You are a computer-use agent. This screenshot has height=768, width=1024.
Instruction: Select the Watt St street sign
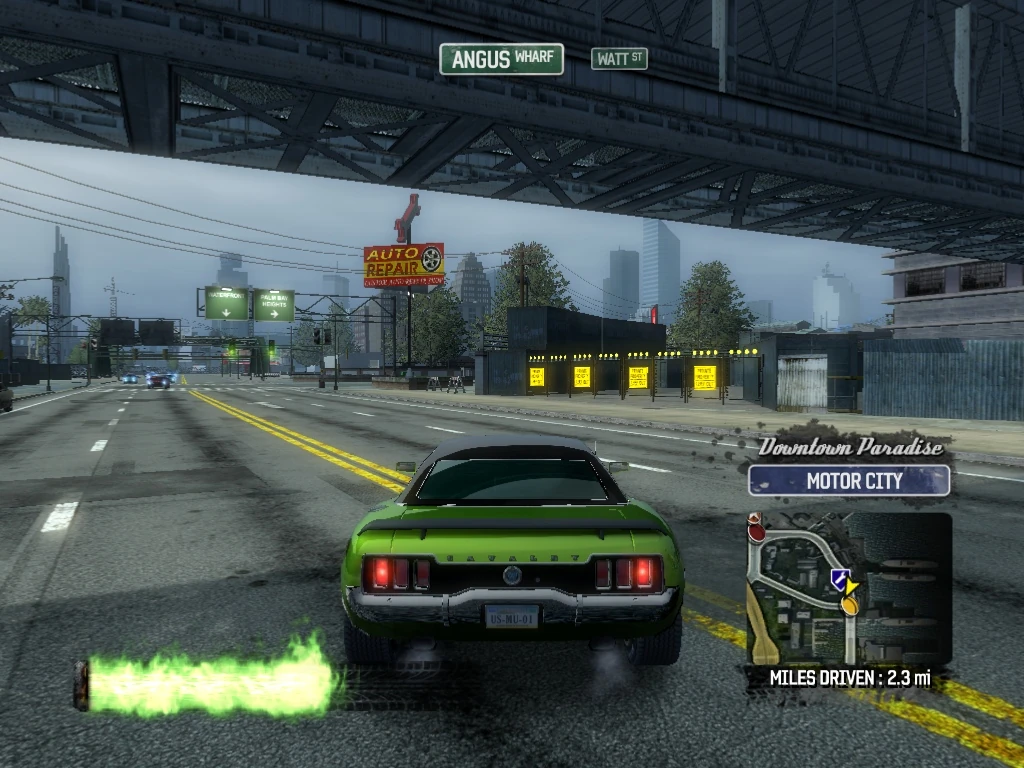coord(619,59)
